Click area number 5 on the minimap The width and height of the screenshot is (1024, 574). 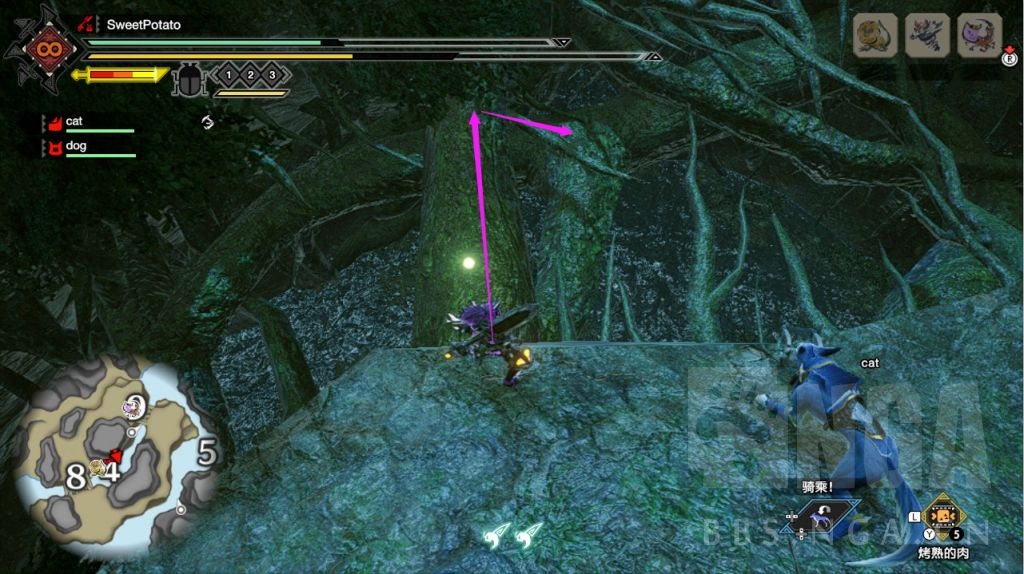click(207, 453)
